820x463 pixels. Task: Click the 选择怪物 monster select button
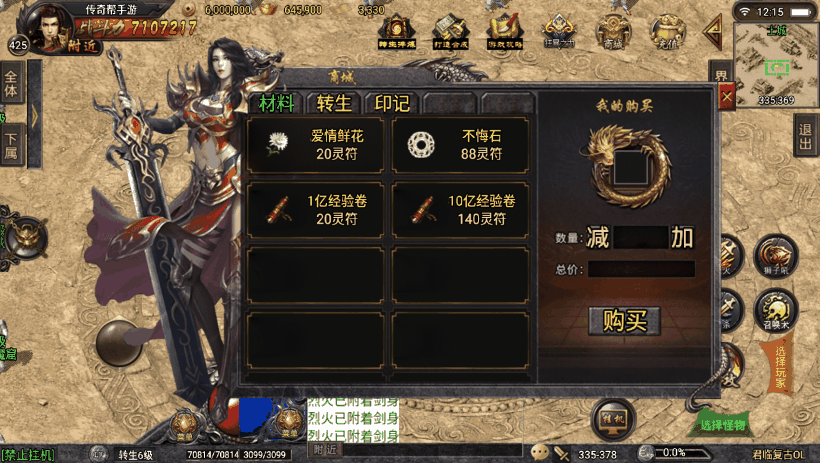[x=723, y=424]
